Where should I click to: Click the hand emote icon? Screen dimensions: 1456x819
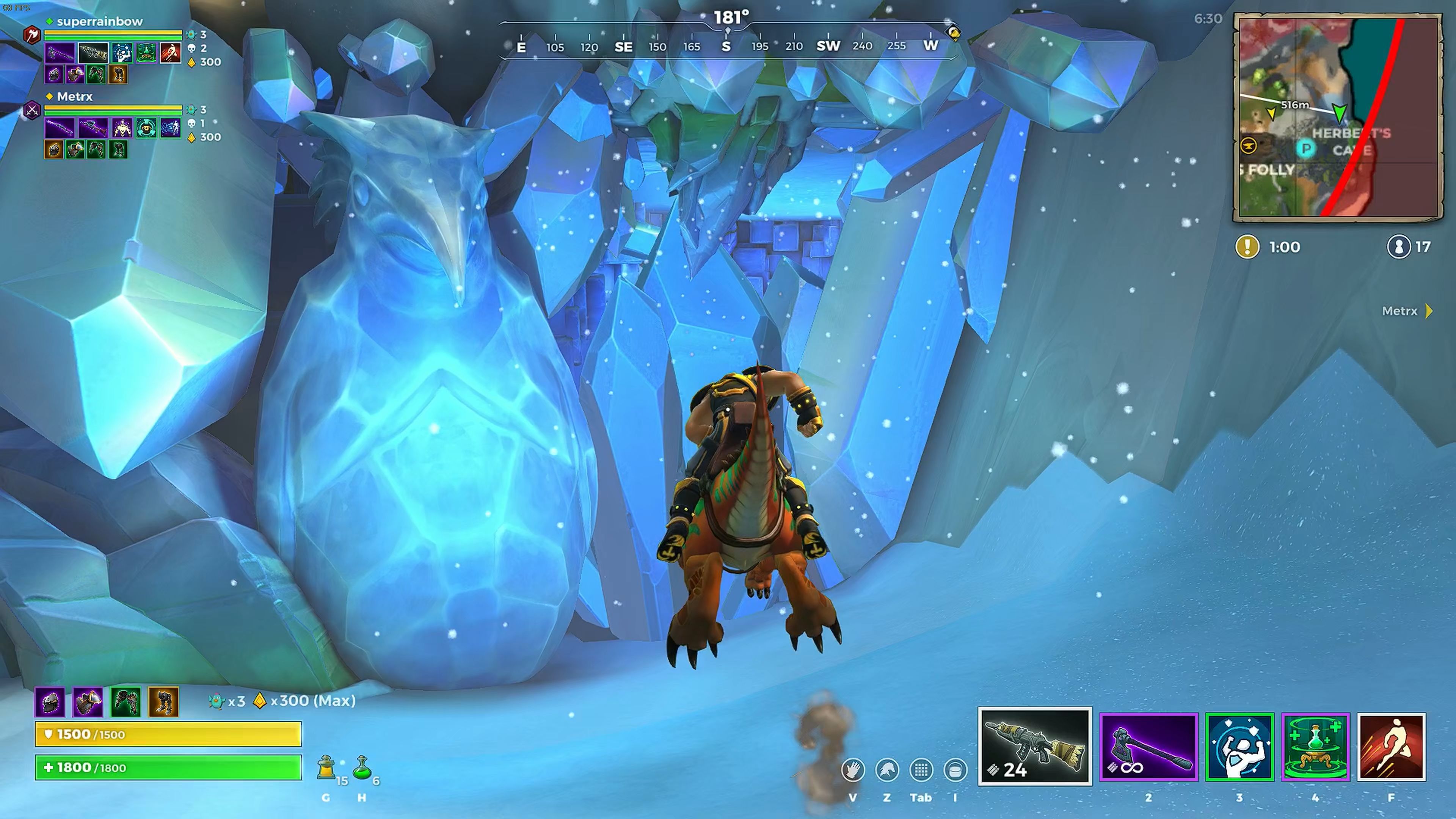852,770
